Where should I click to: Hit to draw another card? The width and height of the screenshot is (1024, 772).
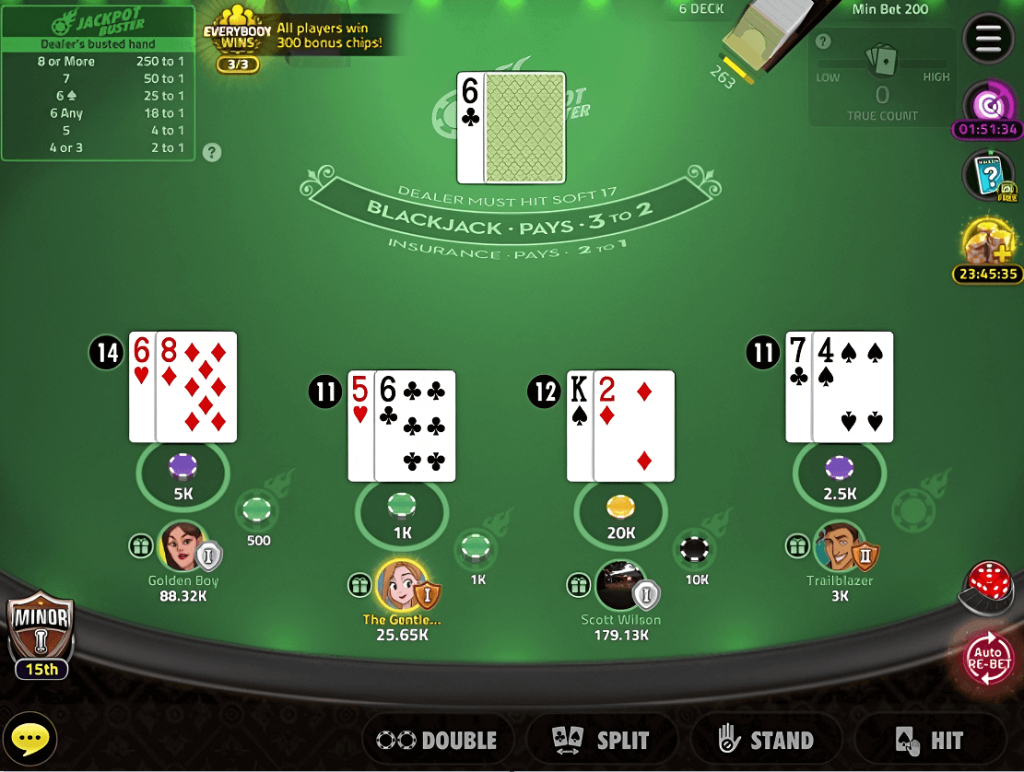point(929,740)
